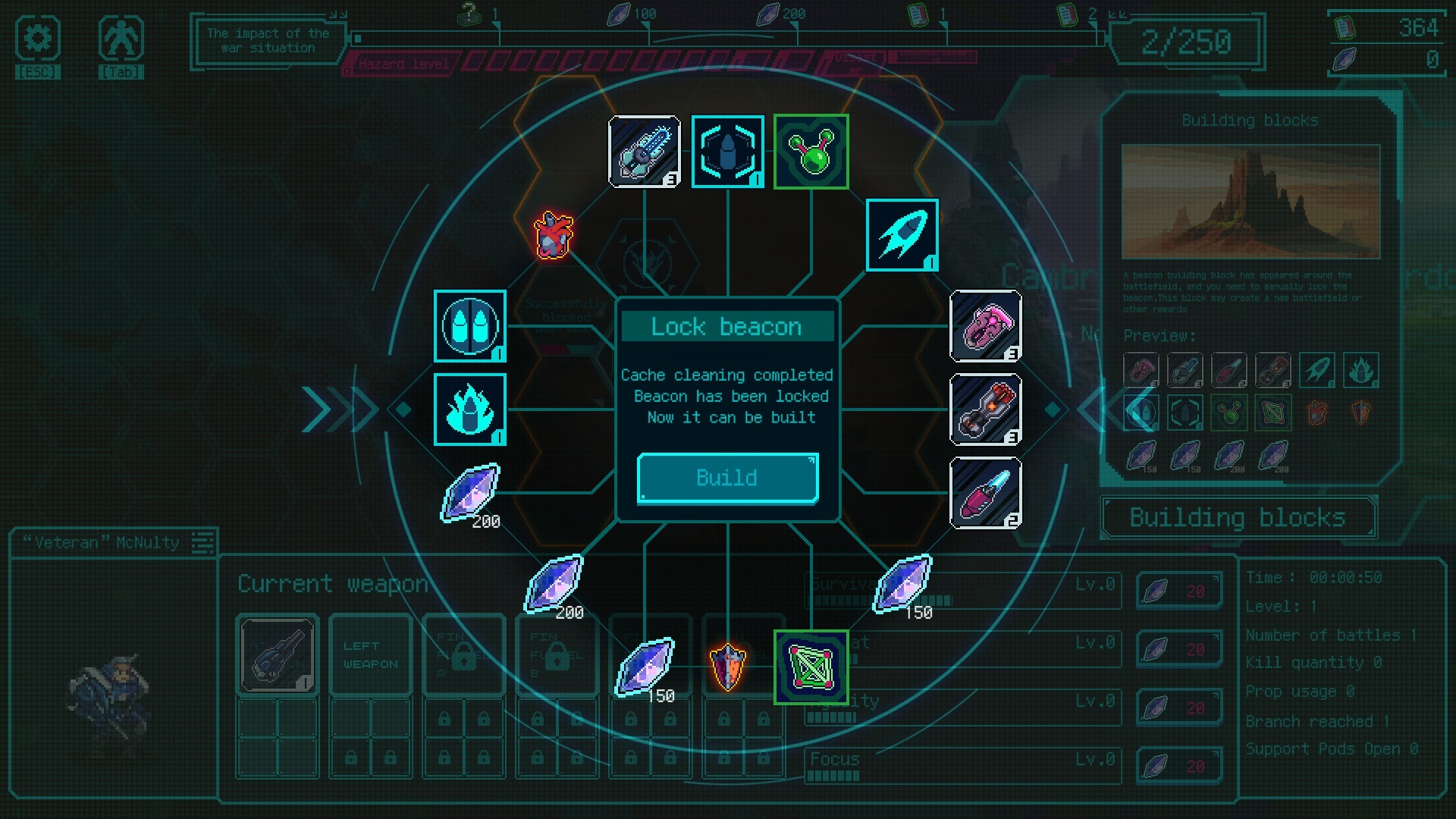Toggle the locked Fin Funnel B weapon slot
This screenshot has width=1456, height=819.
[556, 654]
